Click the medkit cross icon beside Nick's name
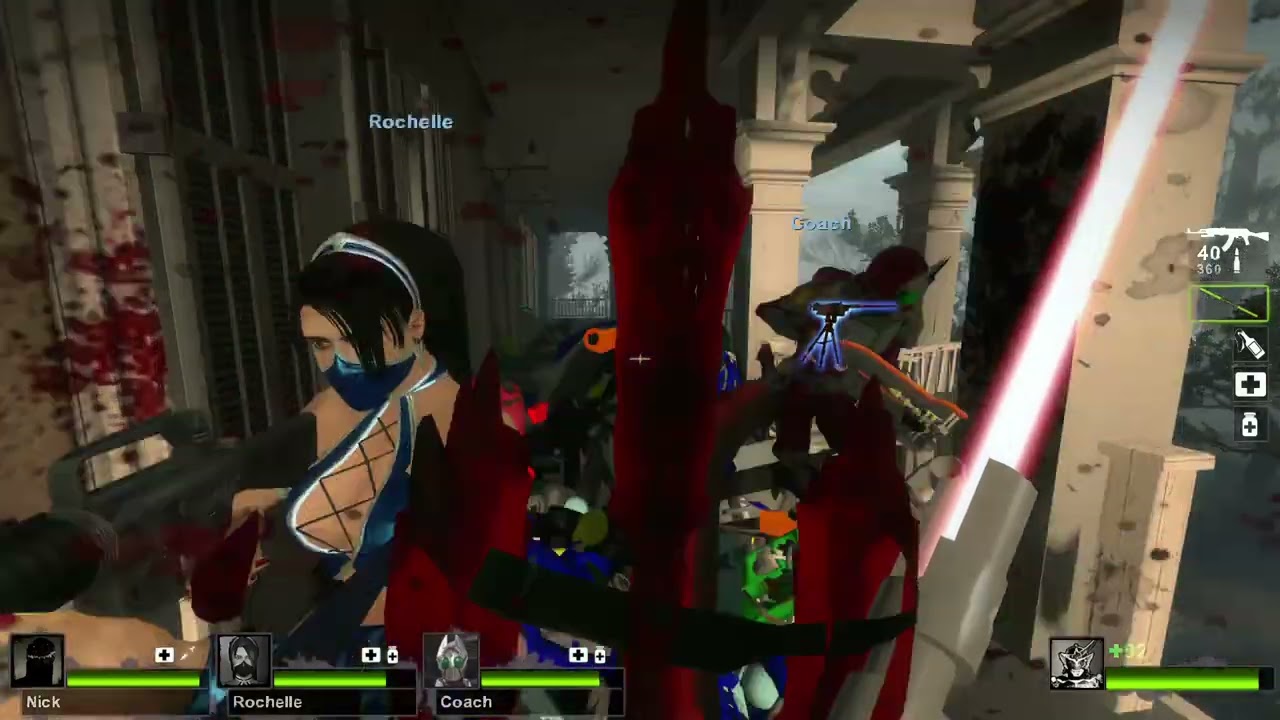The width and height of the screenshot is (1280, 720). tap(164, 655)
